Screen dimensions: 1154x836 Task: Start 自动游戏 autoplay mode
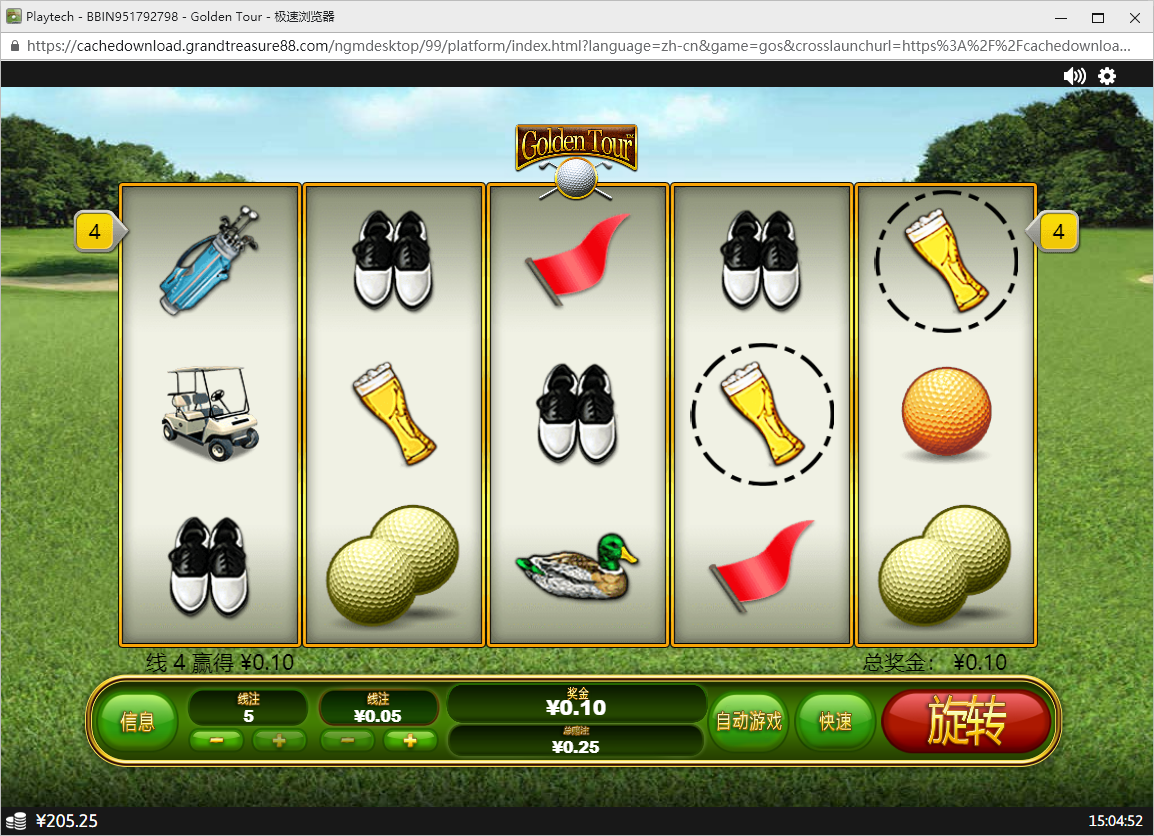748,722
